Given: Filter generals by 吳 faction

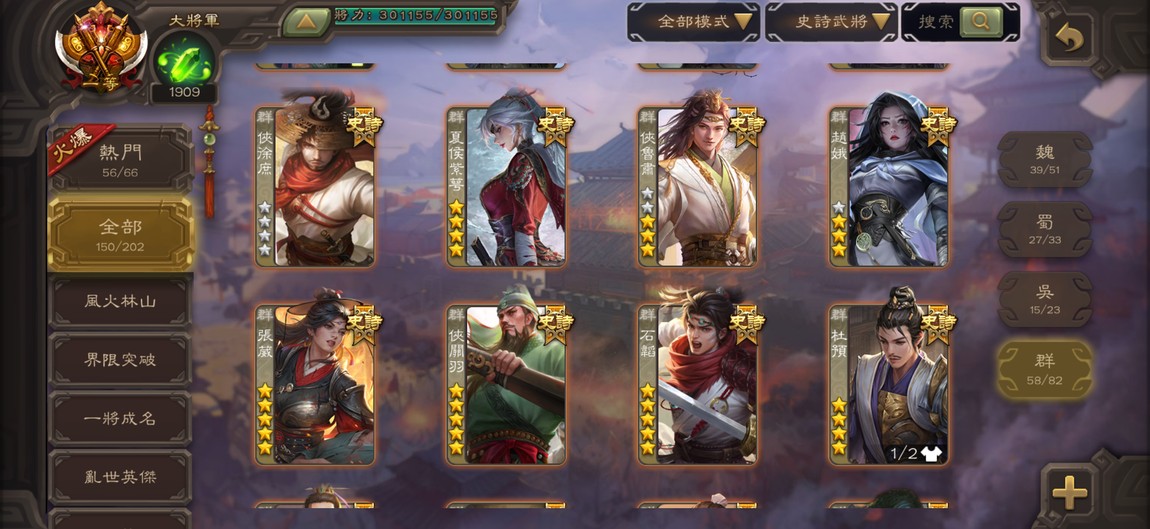Looking at the screenshot, I should pos(1044,299).
